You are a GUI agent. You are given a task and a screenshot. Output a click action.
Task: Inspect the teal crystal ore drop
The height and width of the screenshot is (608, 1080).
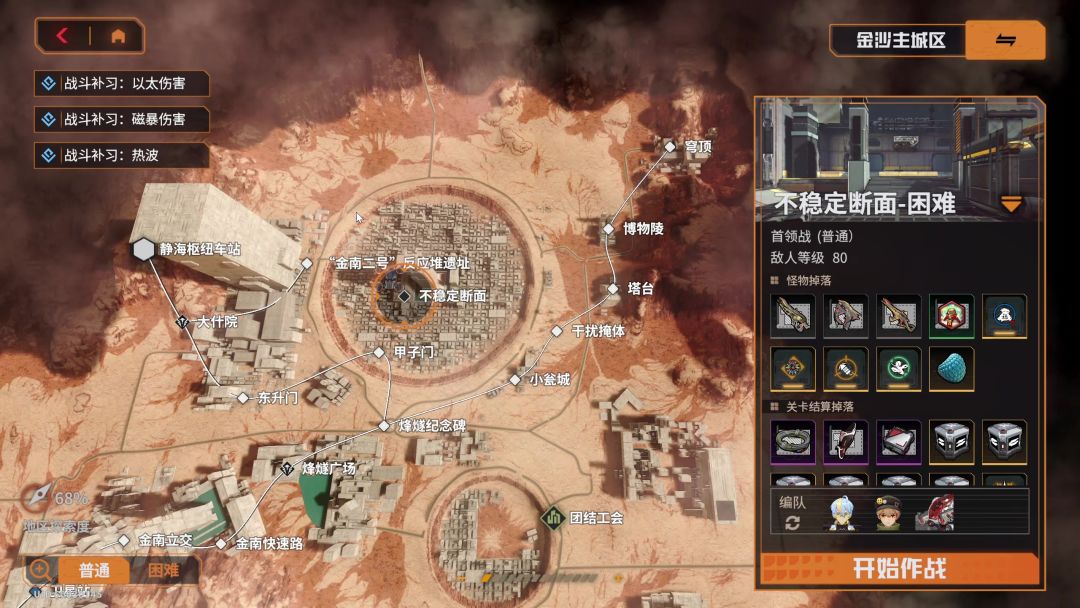951,368
